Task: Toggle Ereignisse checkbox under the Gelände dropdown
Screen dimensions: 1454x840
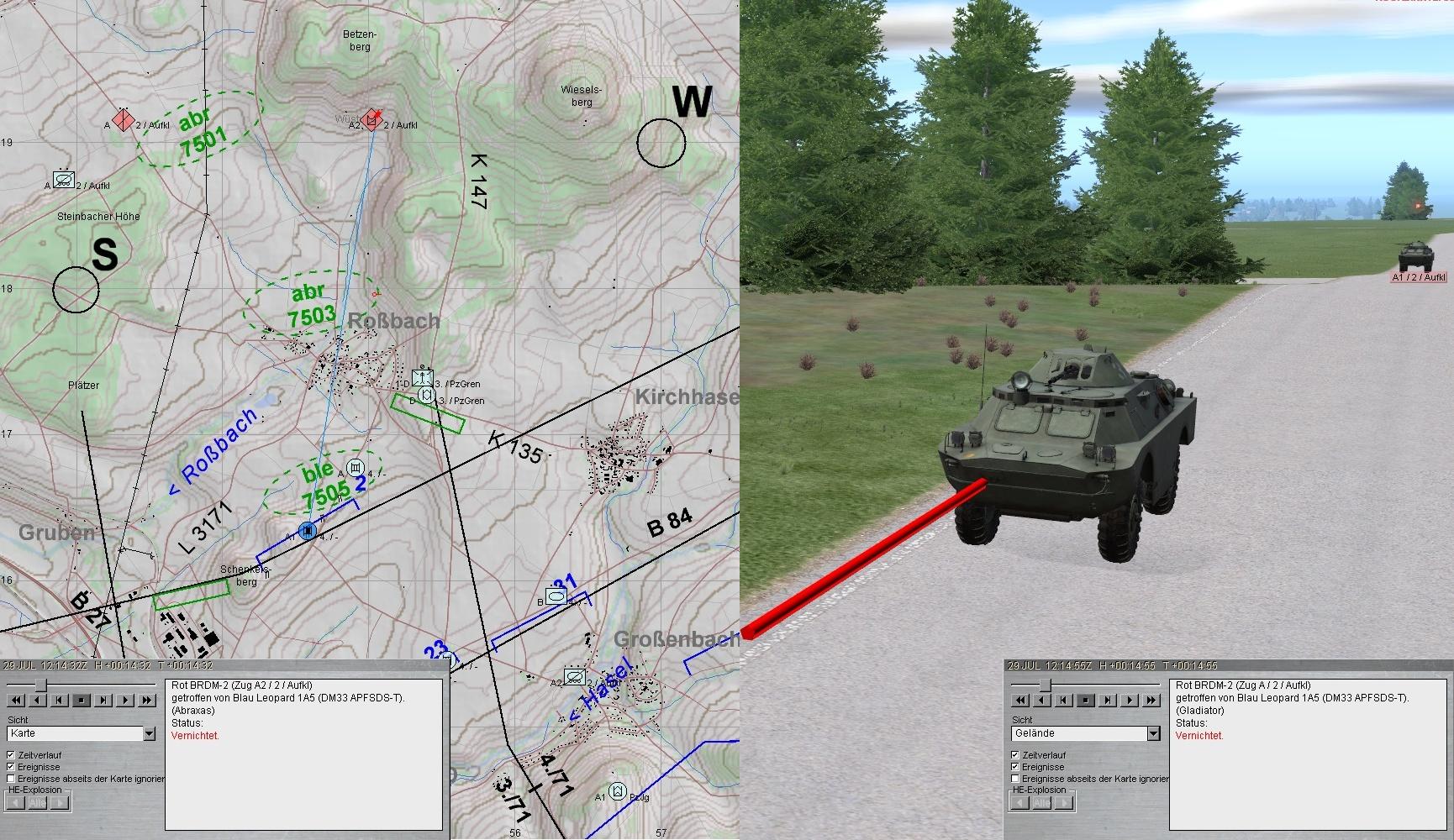Action: (x=1016, y=767)
